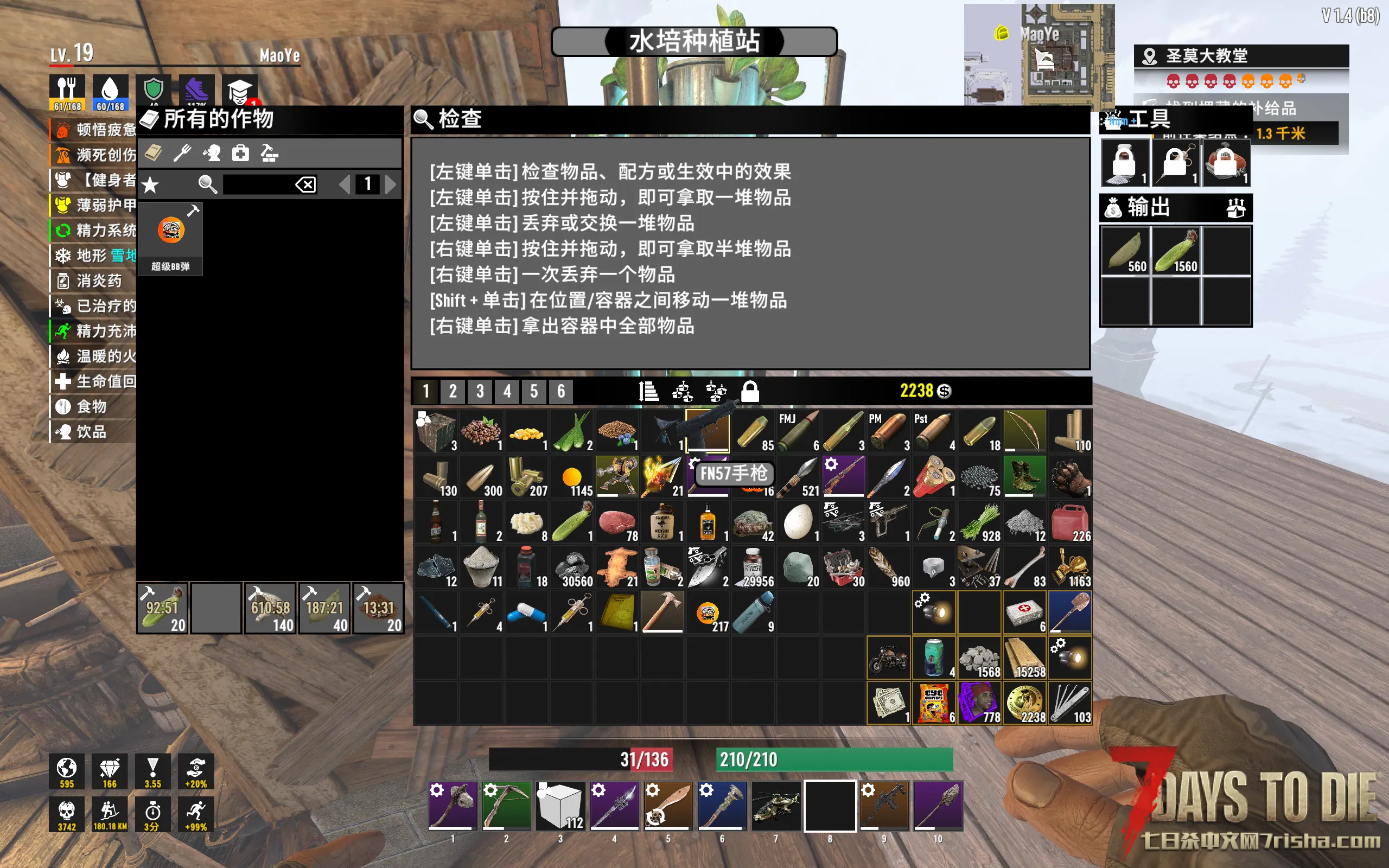Toggle the favorites star filter
Image resolution: width=1389 pixels, height=868 pixels.
(150, 184)
